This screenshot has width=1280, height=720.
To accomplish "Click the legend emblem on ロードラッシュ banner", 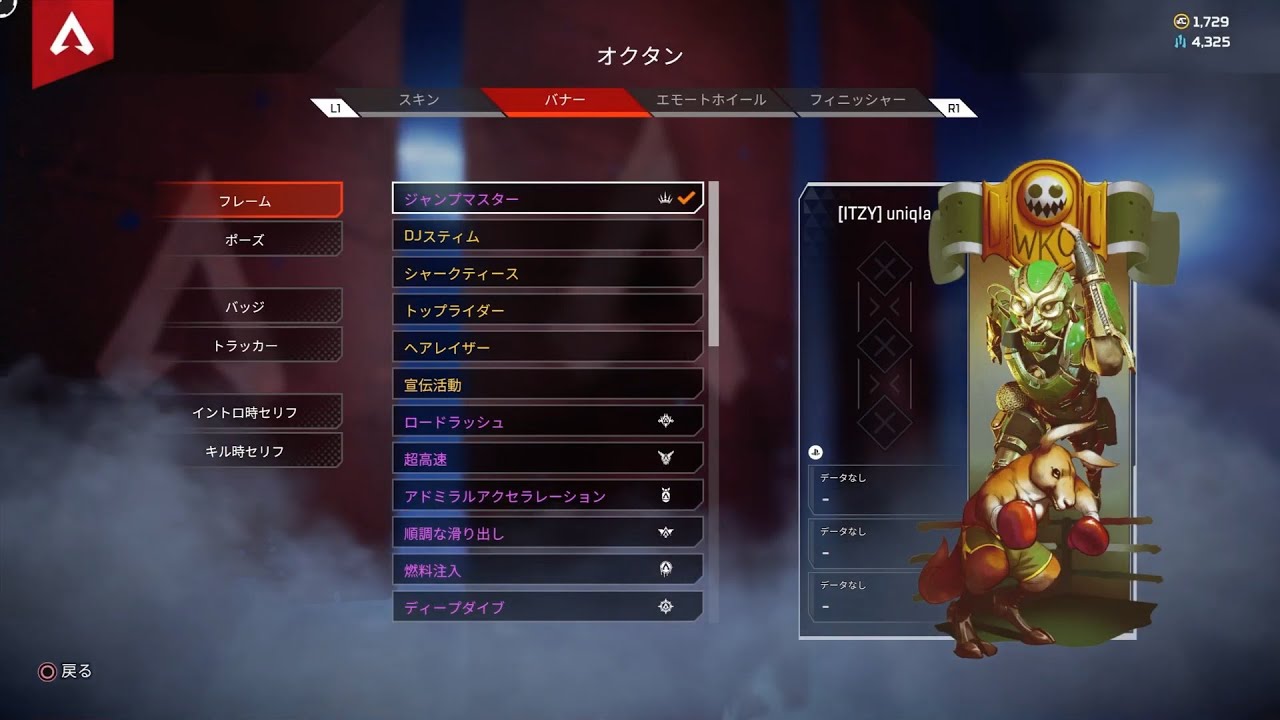I will (x=668, y=420).
